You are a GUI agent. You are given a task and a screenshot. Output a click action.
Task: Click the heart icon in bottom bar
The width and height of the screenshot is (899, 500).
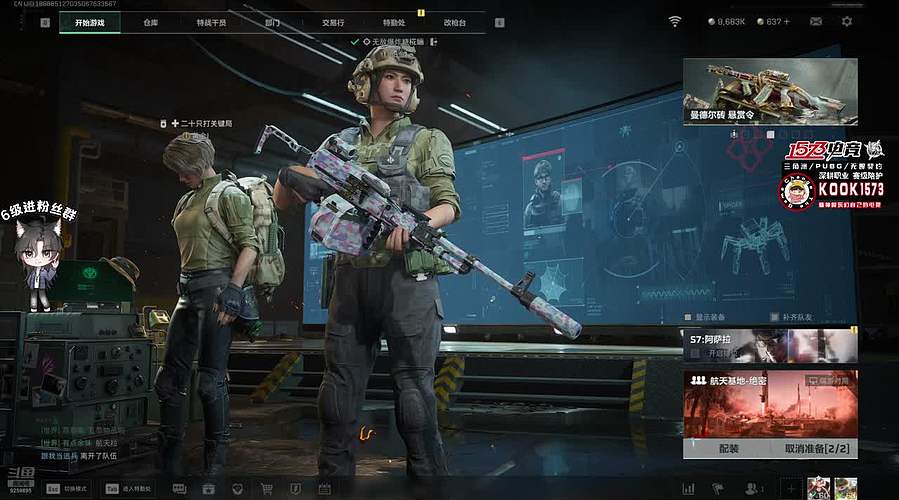[237, 489]
